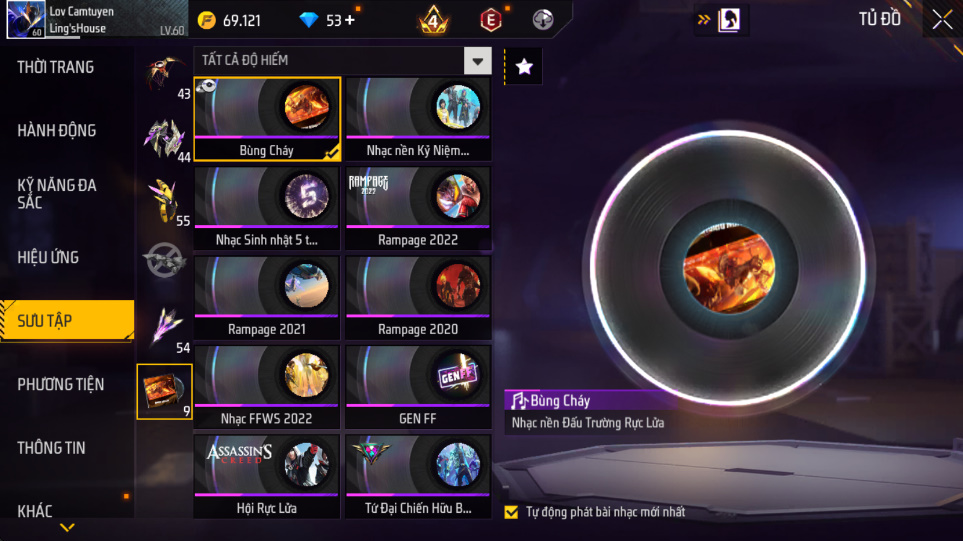Switch to the Hành Động category
Screen dimensions: 963x541
(57, 130)
